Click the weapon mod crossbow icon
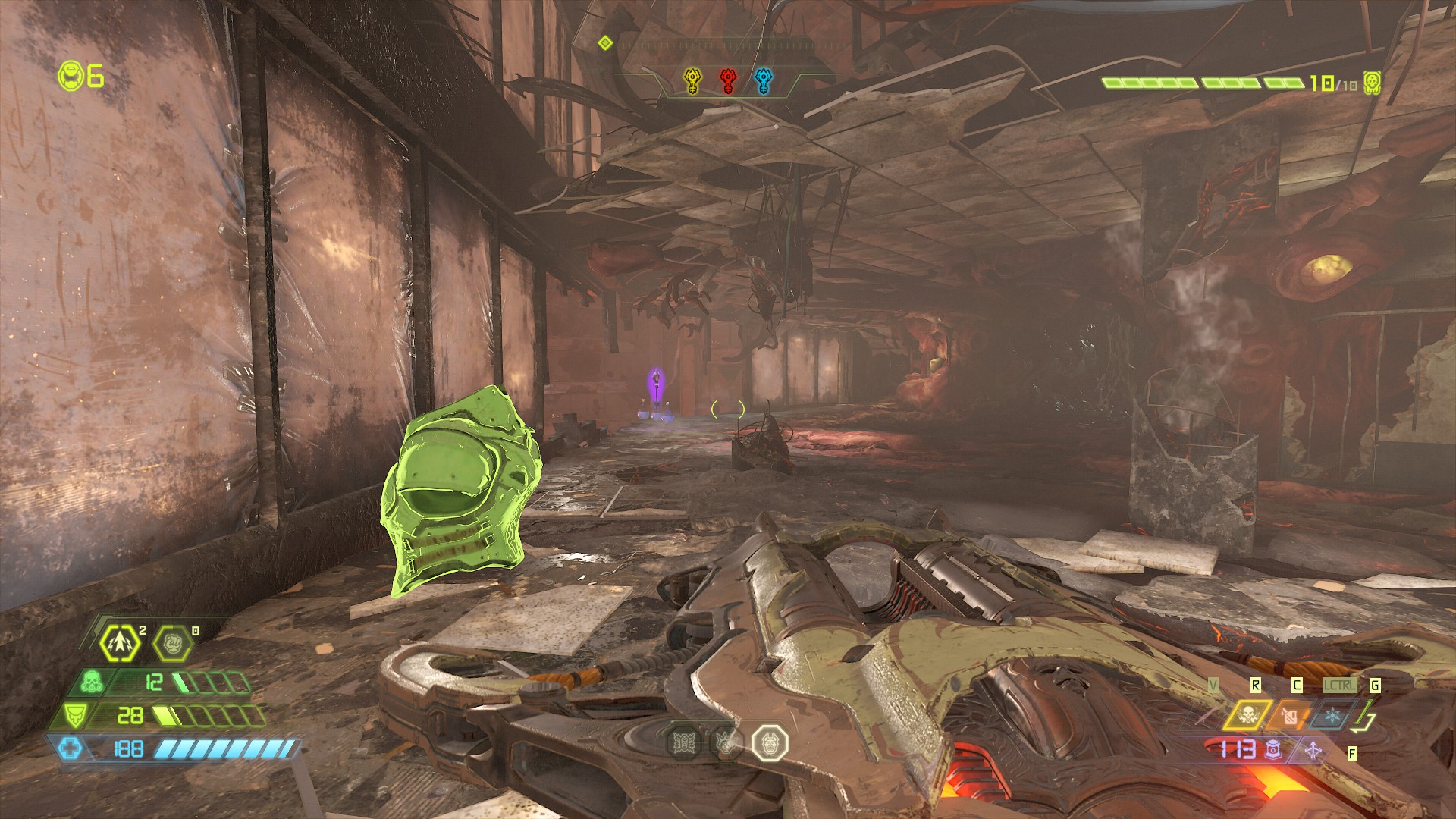Screen dimensions: 1456x819 coord(1313,751)
